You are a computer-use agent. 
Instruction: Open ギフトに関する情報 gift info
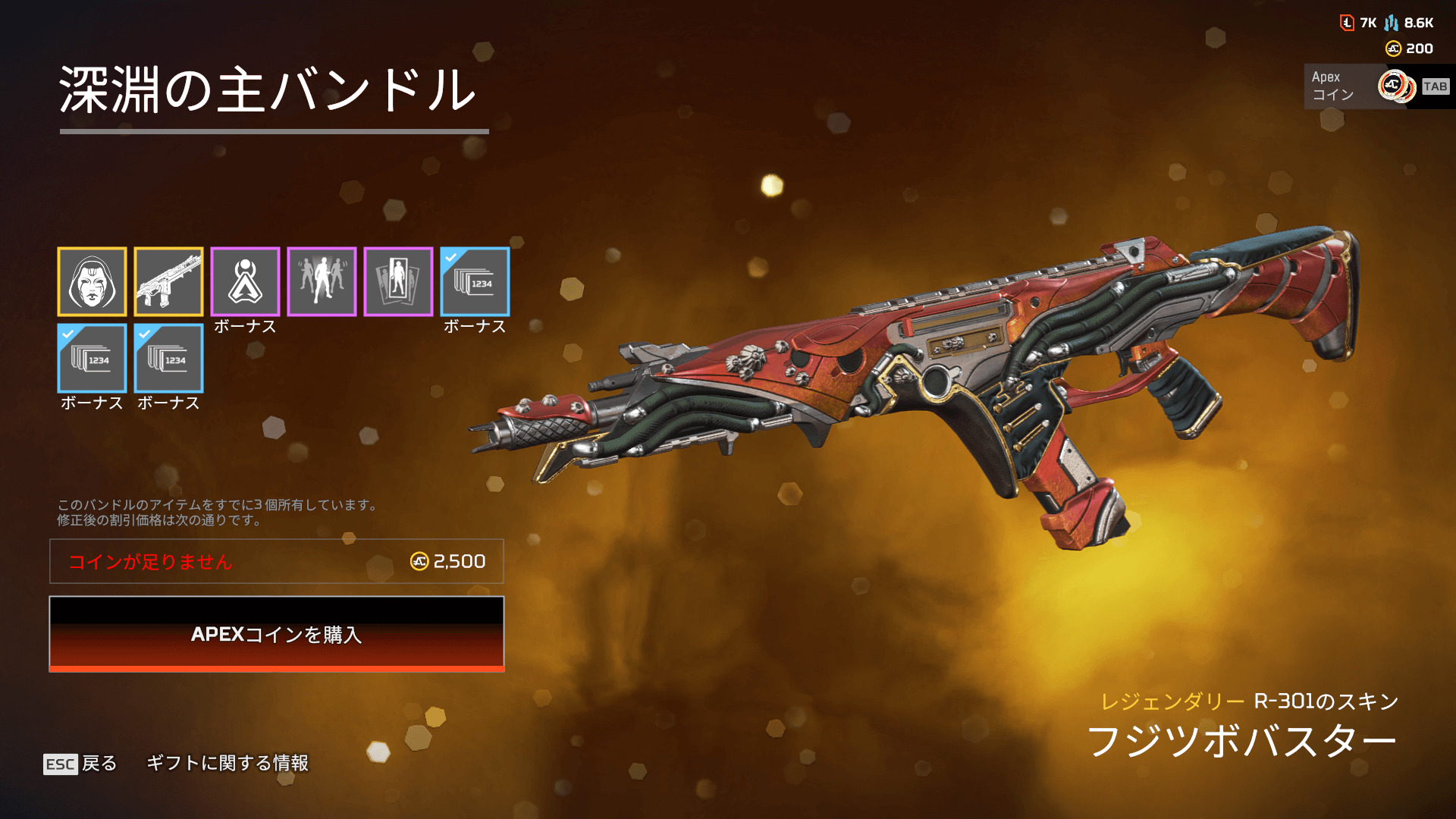[227, 763]
